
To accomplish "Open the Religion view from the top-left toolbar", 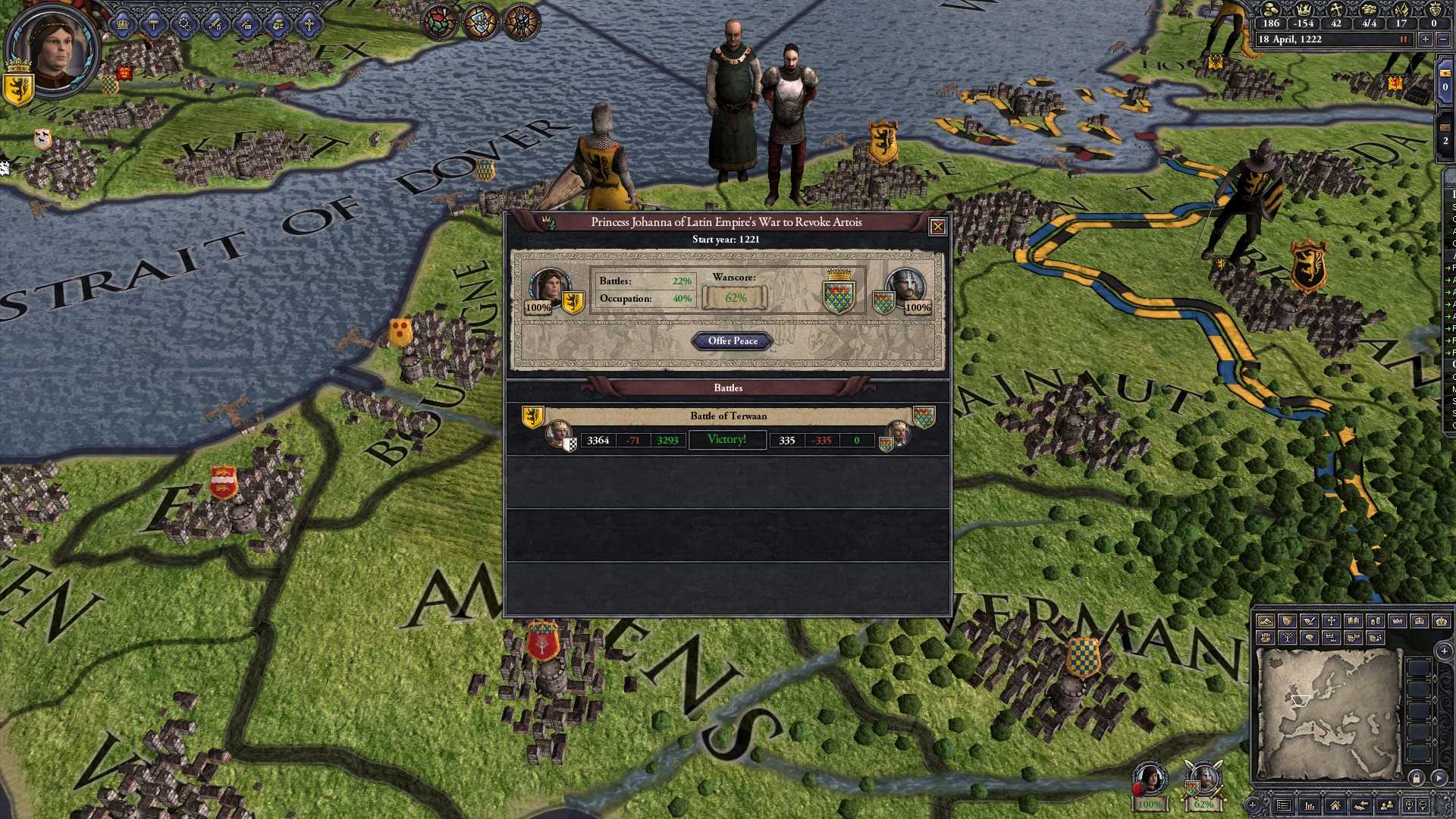I will [x=309, y=23].
